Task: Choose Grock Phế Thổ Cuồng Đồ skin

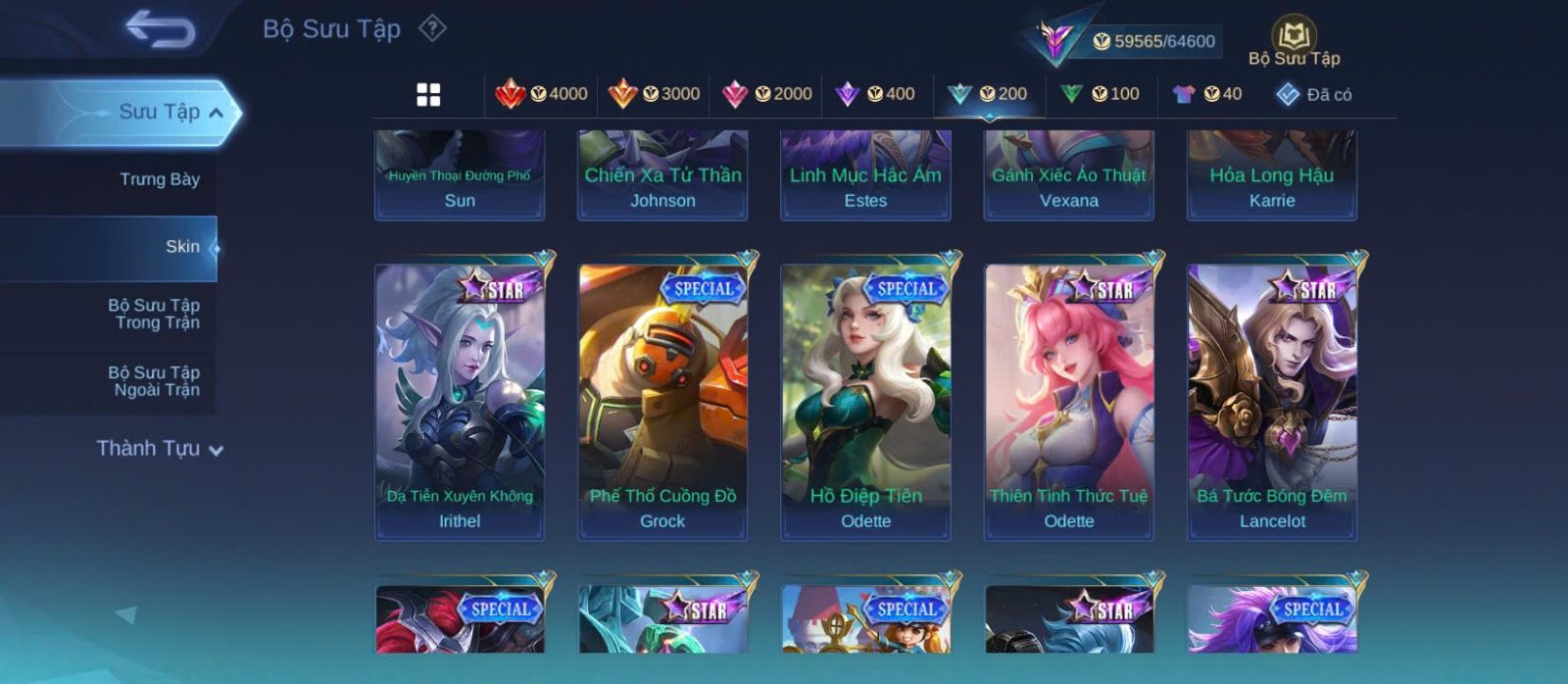Action: point(662,402)
